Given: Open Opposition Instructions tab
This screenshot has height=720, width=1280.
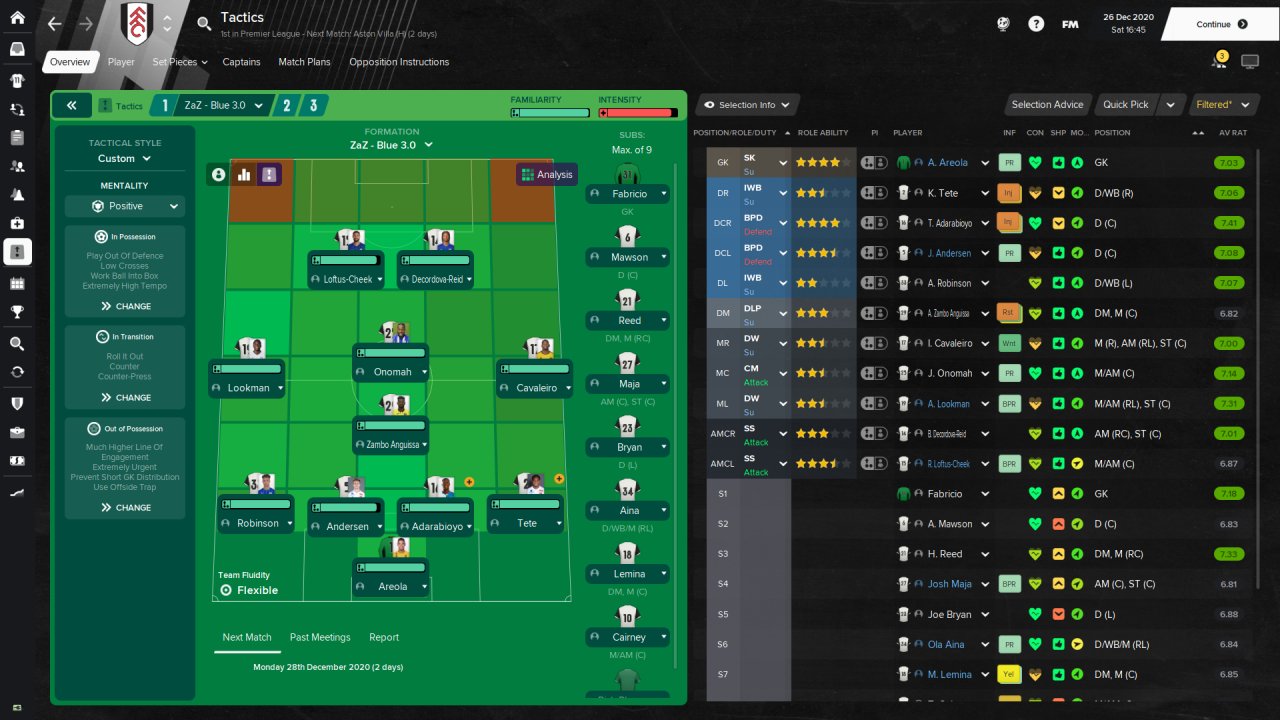Looking at the screenshot, I should (399, 62).
